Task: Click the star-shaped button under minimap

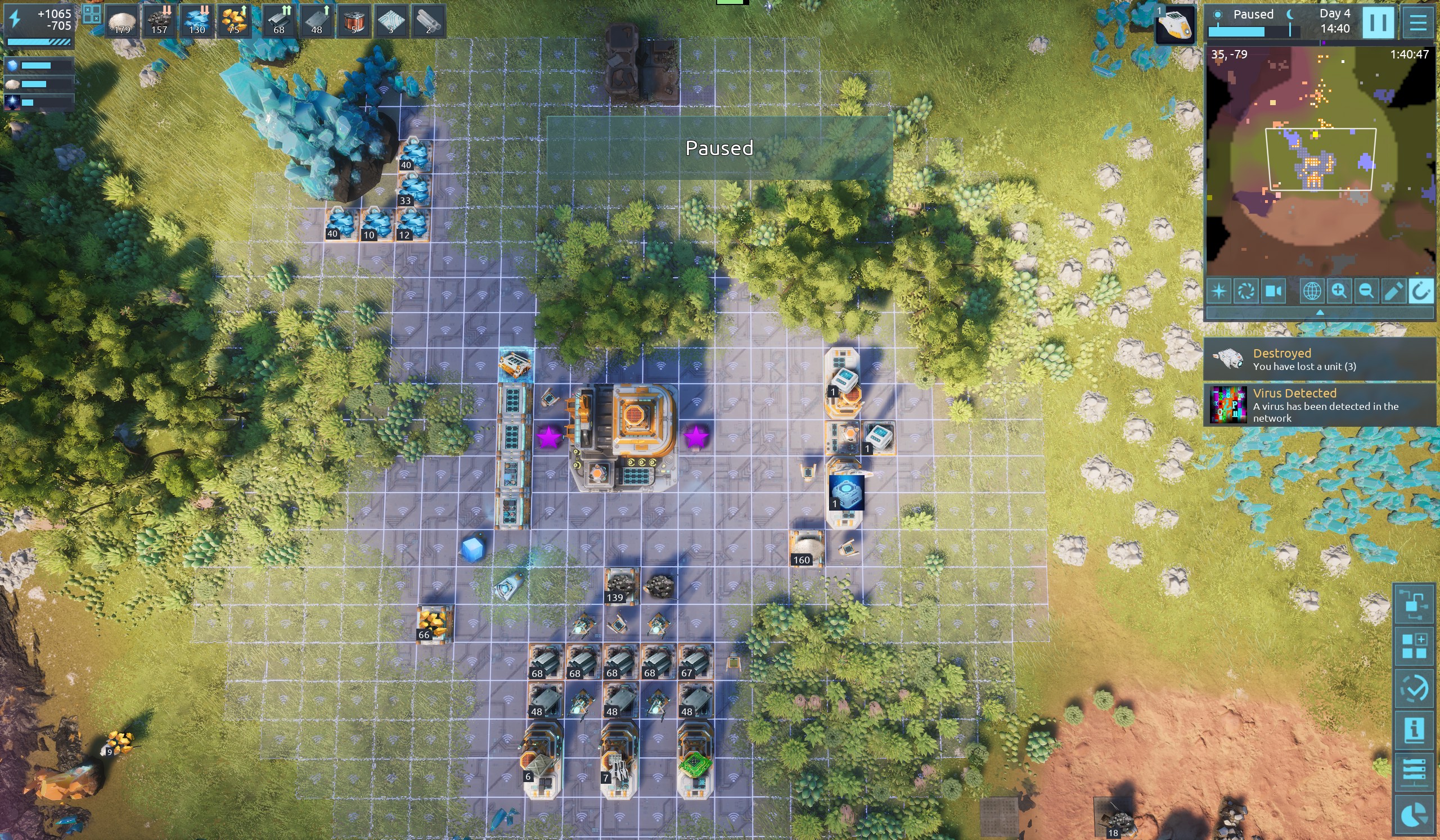Action: point(1219,291)
